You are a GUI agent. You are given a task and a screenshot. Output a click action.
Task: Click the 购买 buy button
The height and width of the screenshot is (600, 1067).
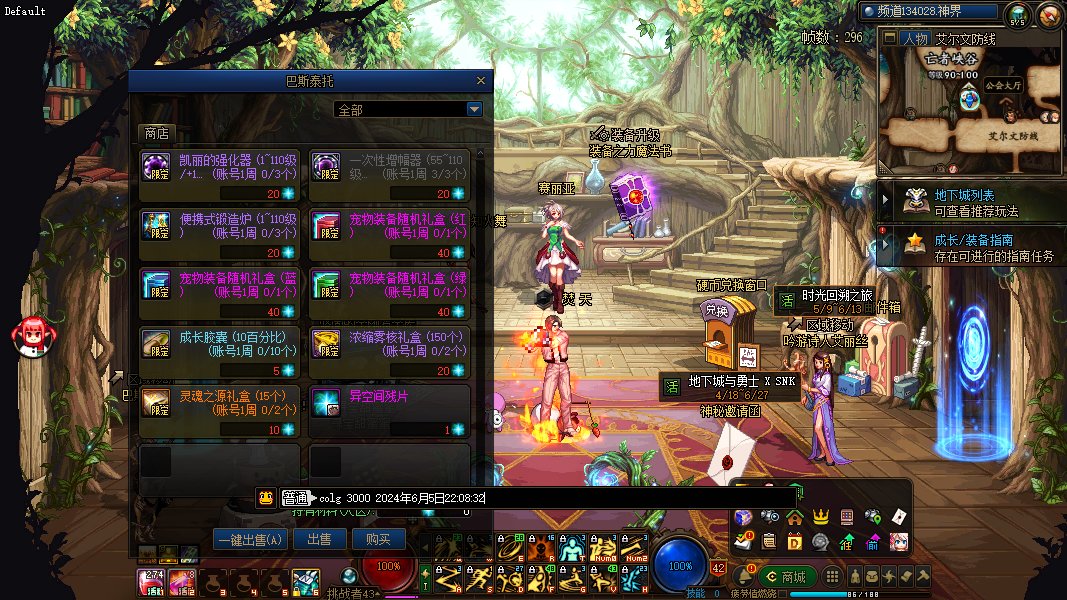tap(379, 539)
